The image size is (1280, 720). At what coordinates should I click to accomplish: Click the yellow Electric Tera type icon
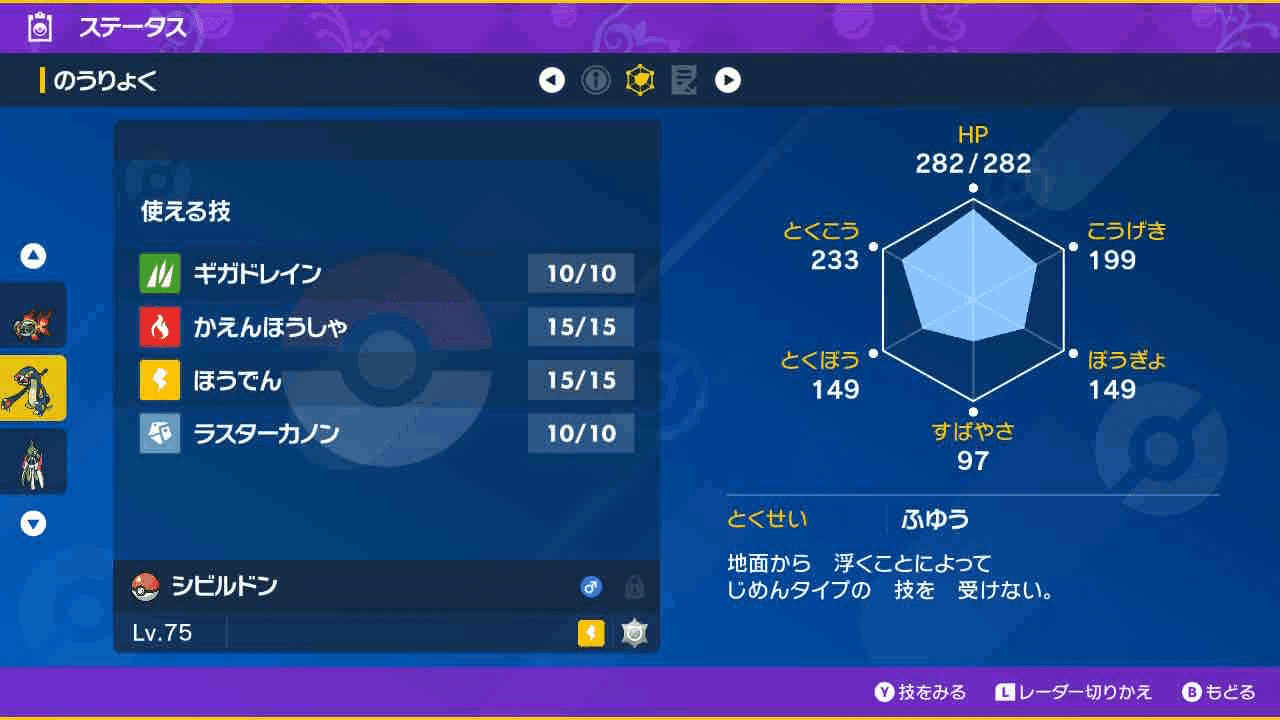point(589,631)
